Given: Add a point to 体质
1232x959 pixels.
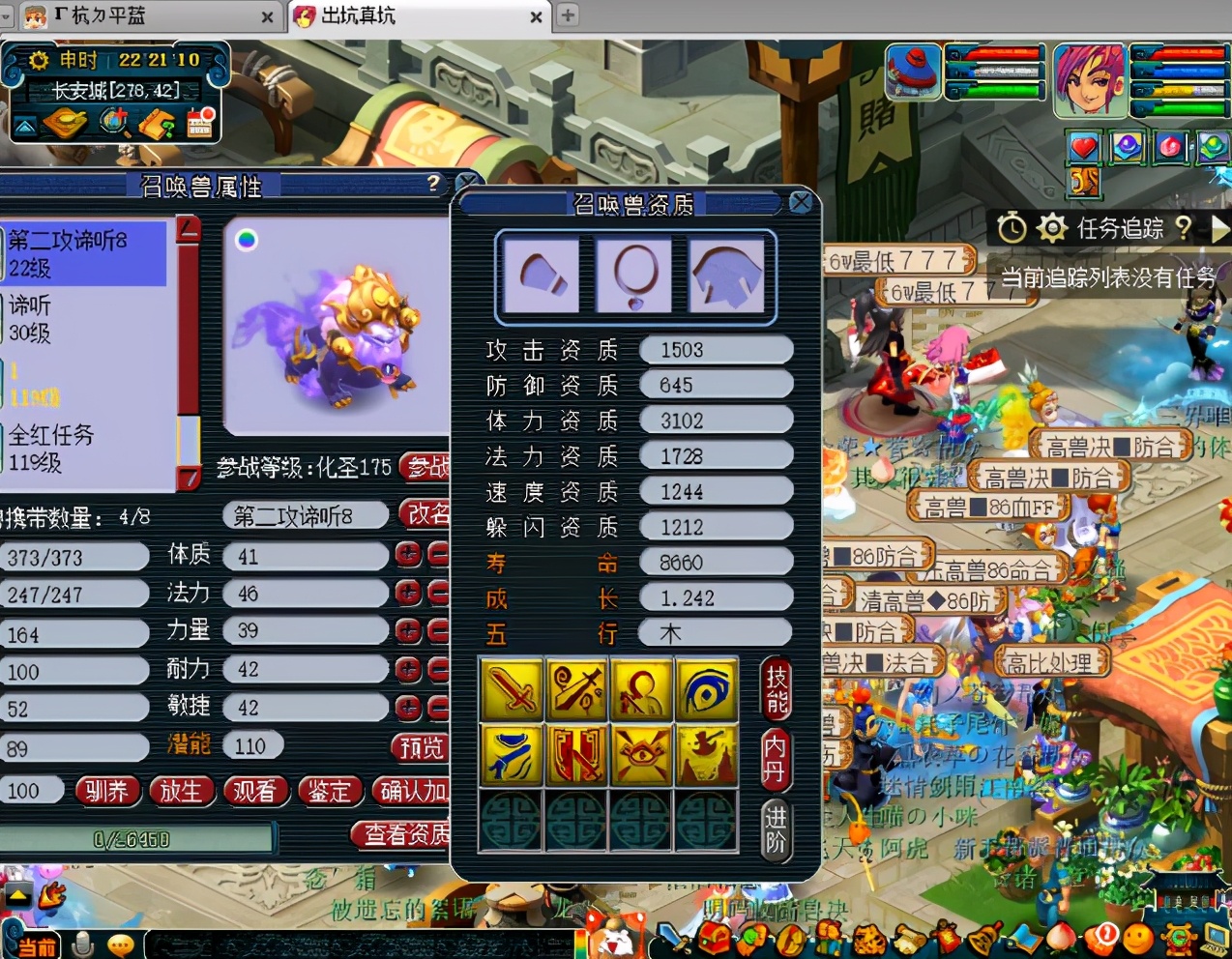Looking at the screenshot, I should point(408,555).
